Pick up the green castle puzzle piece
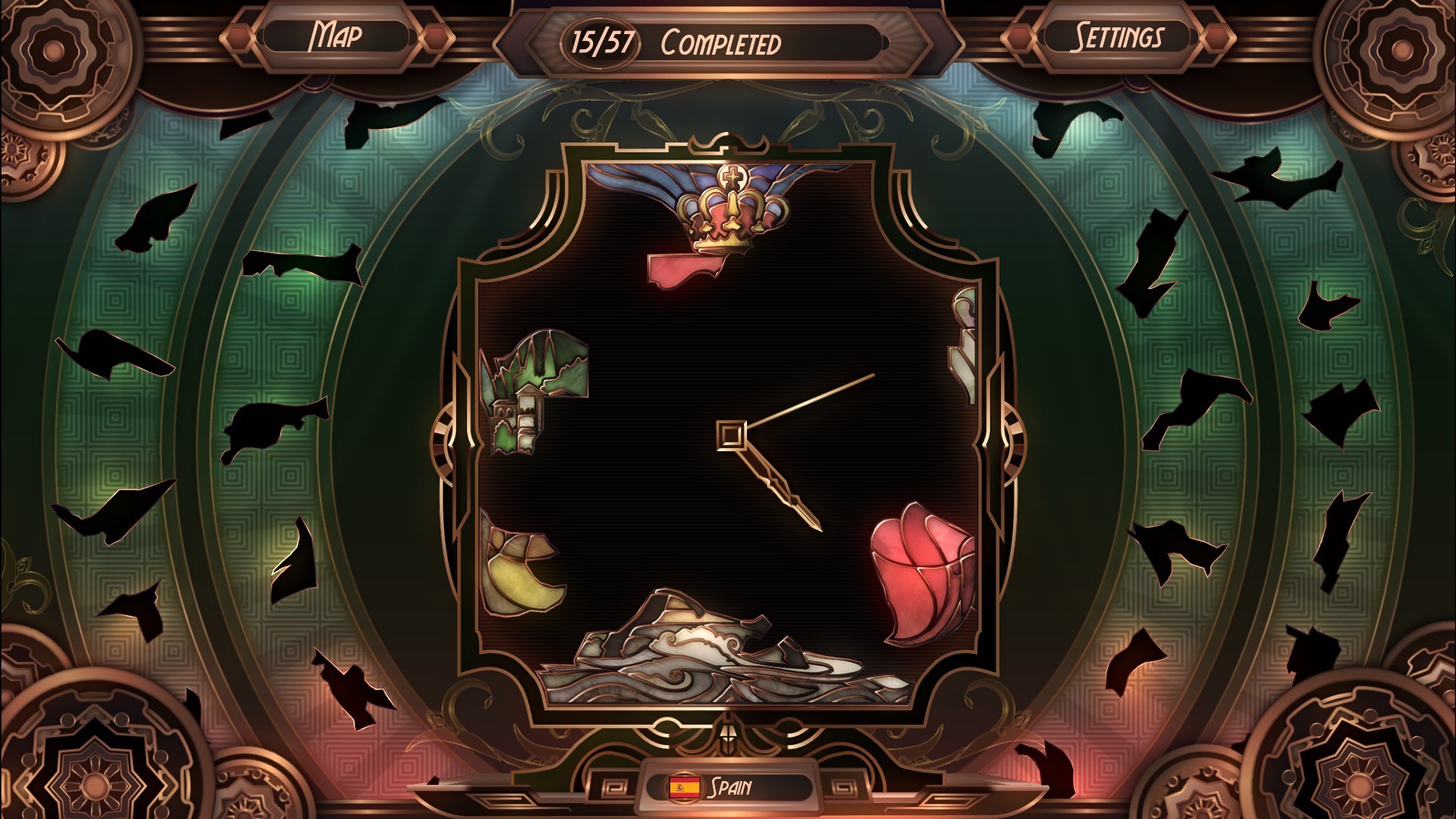The width and height of the screenshot is (1456, 819). 531,394
